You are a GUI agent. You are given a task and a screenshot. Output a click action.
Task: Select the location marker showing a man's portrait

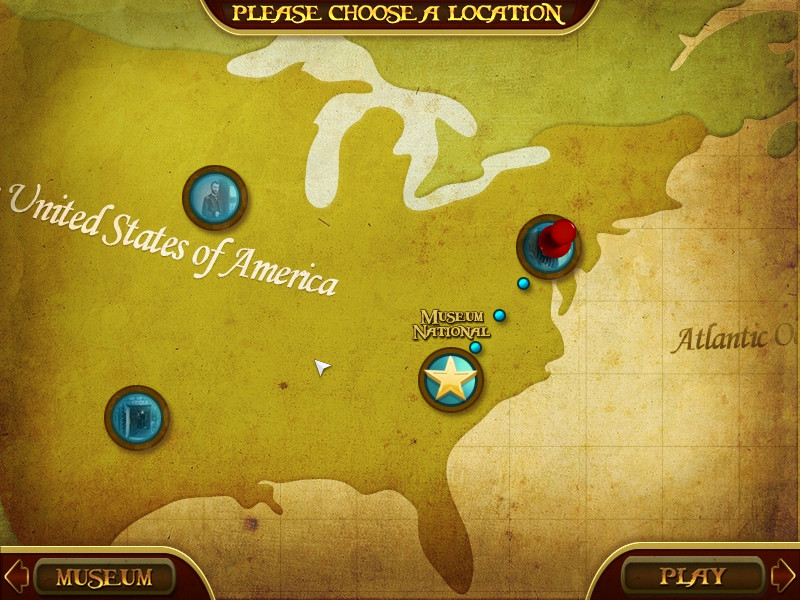pyautogui.click(x=214, y=198)
